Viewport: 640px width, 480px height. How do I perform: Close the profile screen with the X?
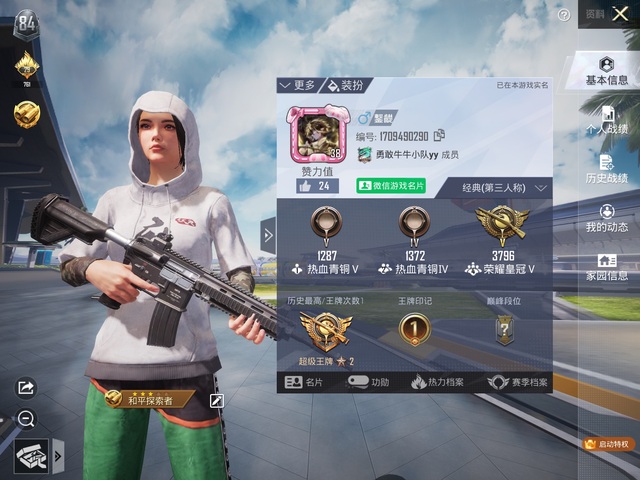pos(621,15)
